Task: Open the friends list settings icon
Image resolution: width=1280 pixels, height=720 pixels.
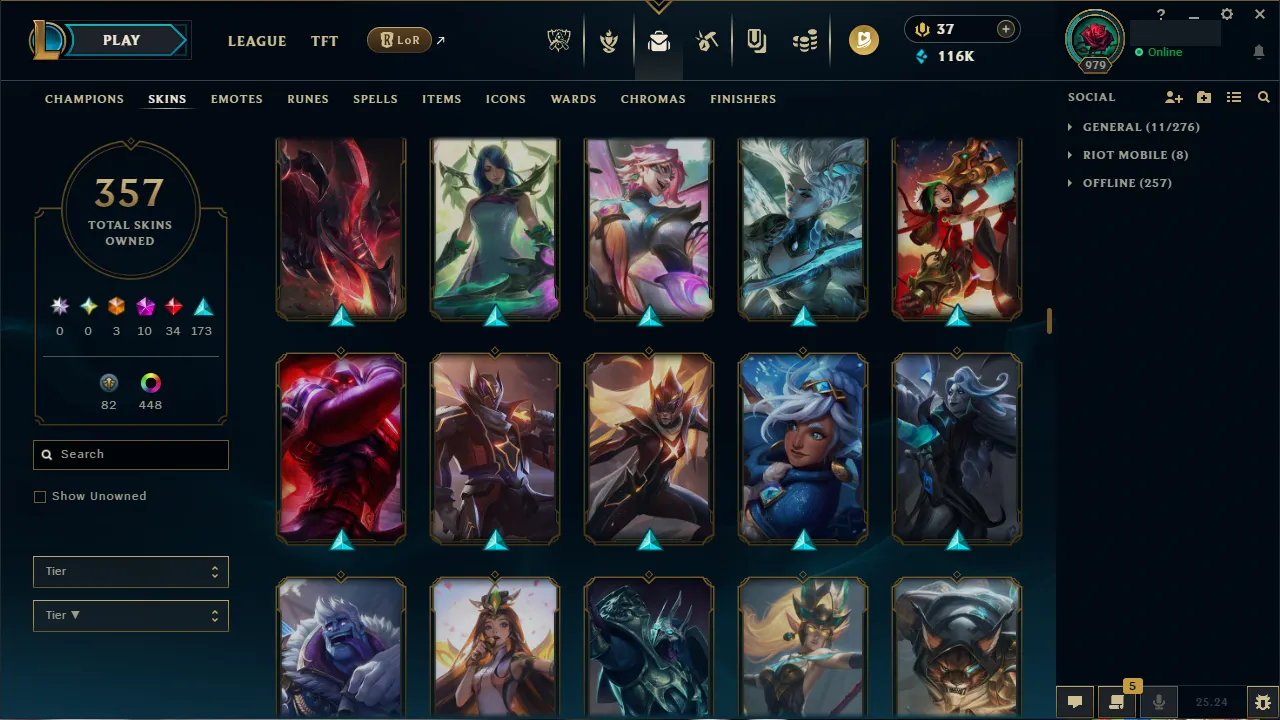Action: click(1234, 97)
